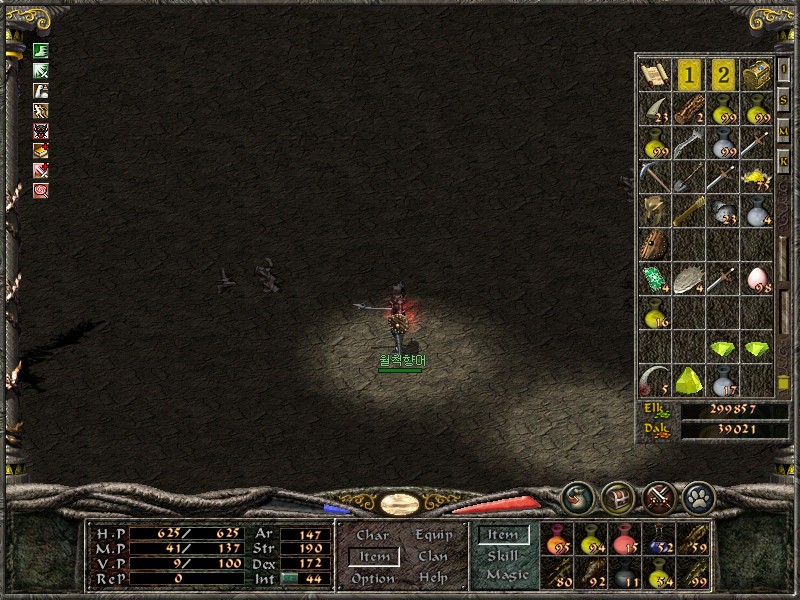Switch quickbar to the Skill tab
Image resolution: width=800 pixels, height=600 pixels.
[x=503, y=556]
